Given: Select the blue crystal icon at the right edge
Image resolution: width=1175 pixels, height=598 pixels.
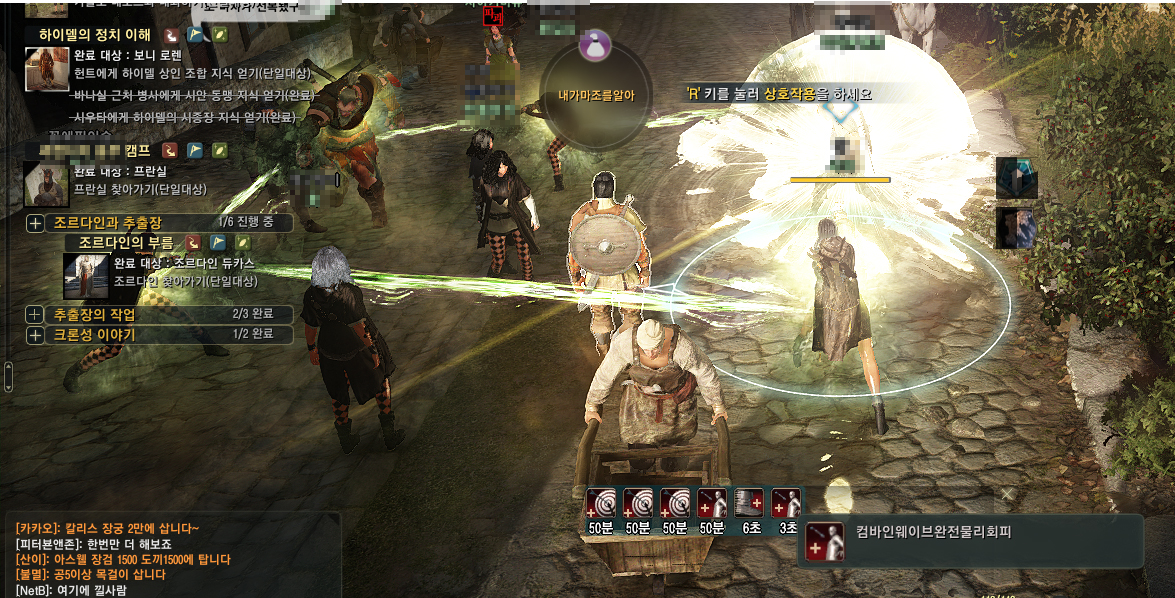Looking at the screenshot, I should 1016,179.
